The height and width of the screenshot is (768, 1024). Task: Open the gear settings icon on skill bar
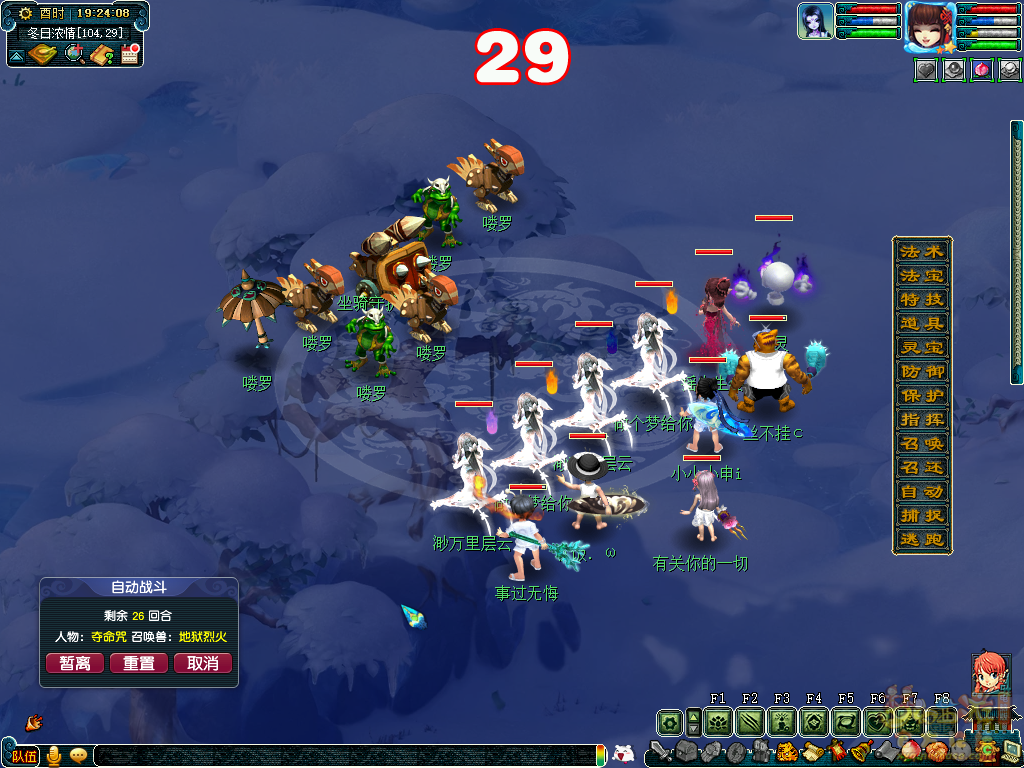669,722
